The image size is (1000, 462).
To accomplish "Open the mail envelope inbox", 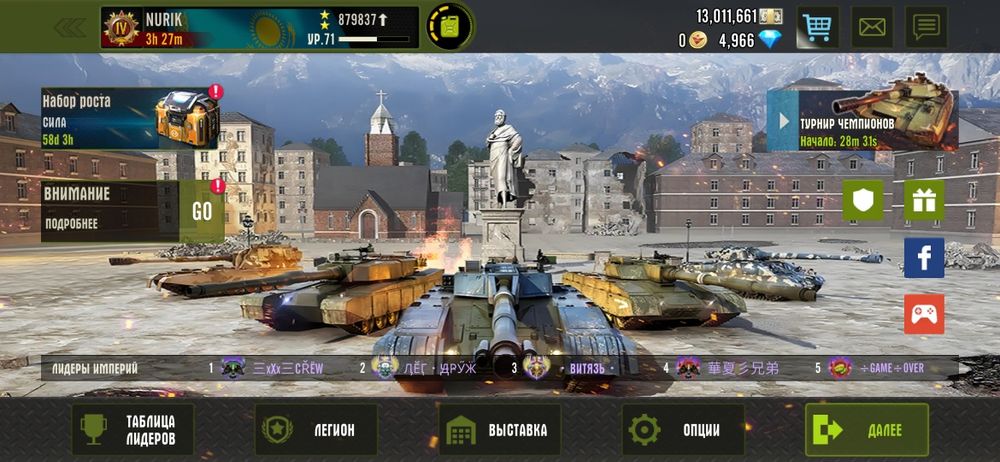I will [x=872, y=27].
